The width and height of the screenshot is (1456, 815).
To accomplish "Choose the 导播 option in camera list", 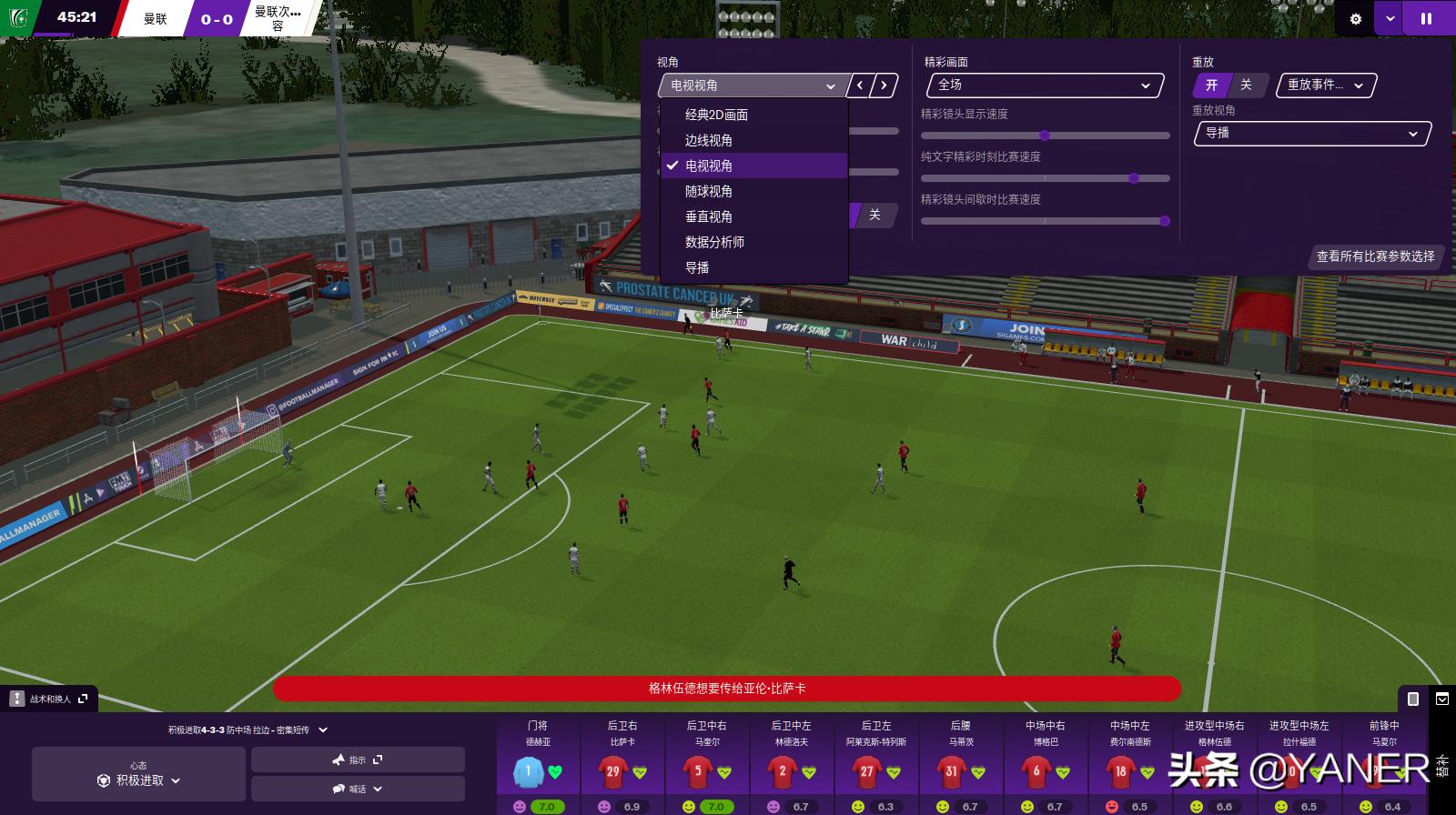I will (x=697, y=267).
